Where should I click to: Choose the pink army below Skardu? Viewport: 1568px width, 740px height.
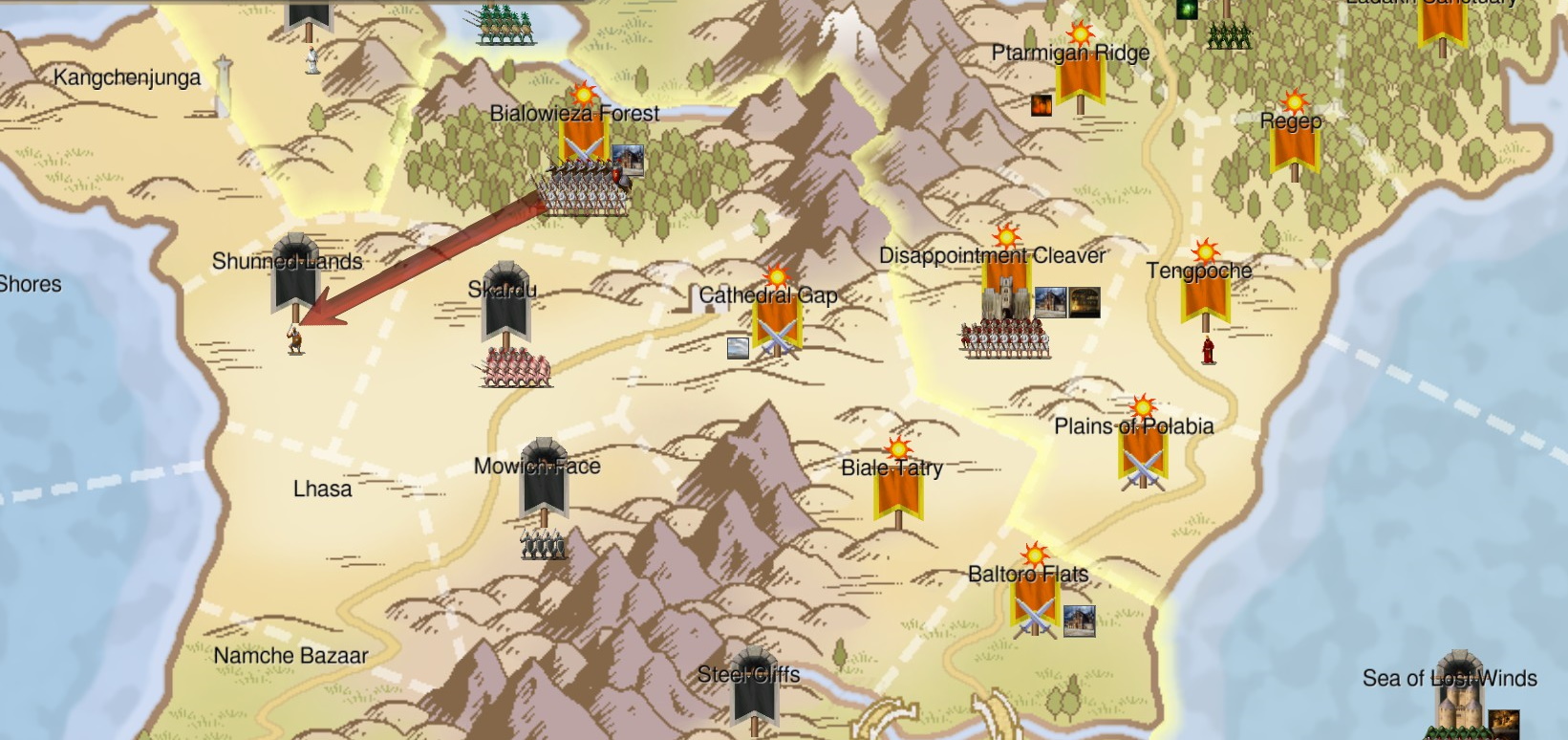[516, 368]
